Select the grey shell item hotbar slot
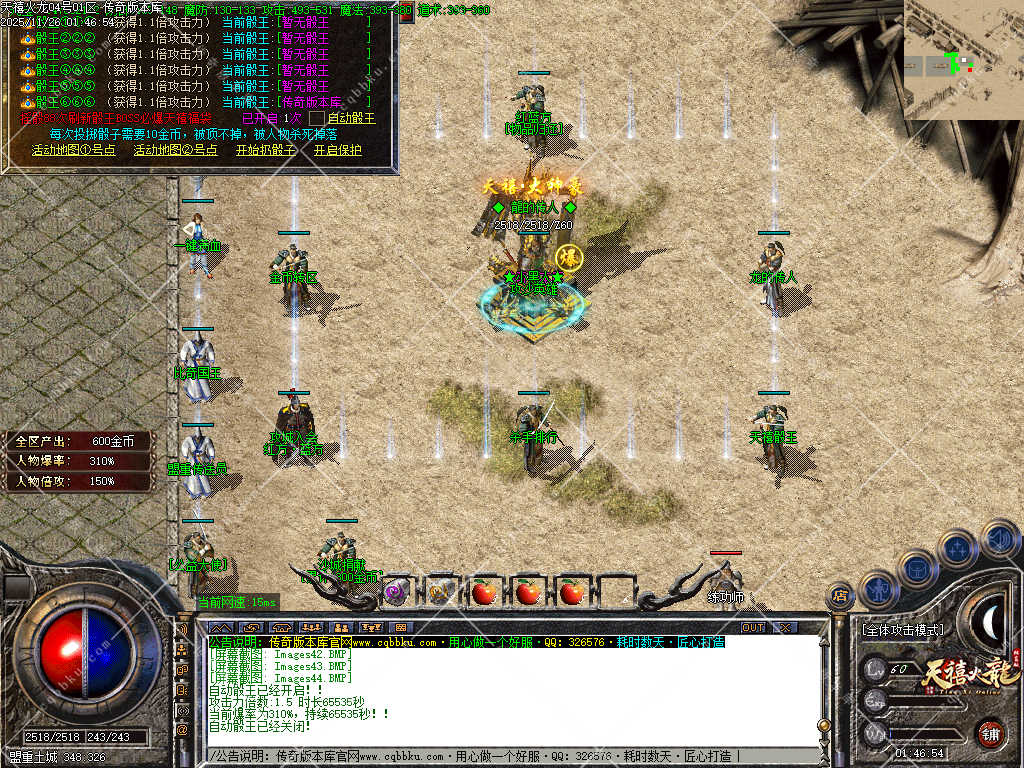The width and height of the screenshot is (1024, 768). (x=440, y=591)
